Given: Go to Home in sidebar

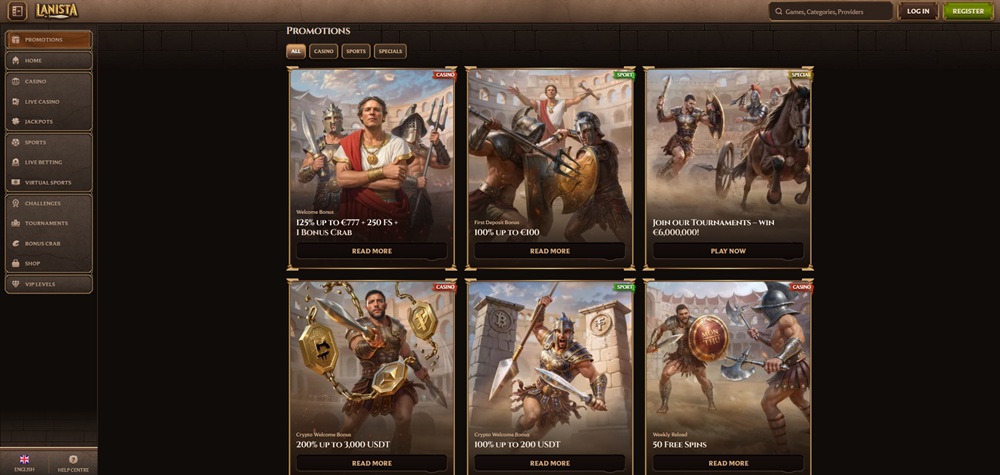Looking at the screenshot, I should [48, 60].
